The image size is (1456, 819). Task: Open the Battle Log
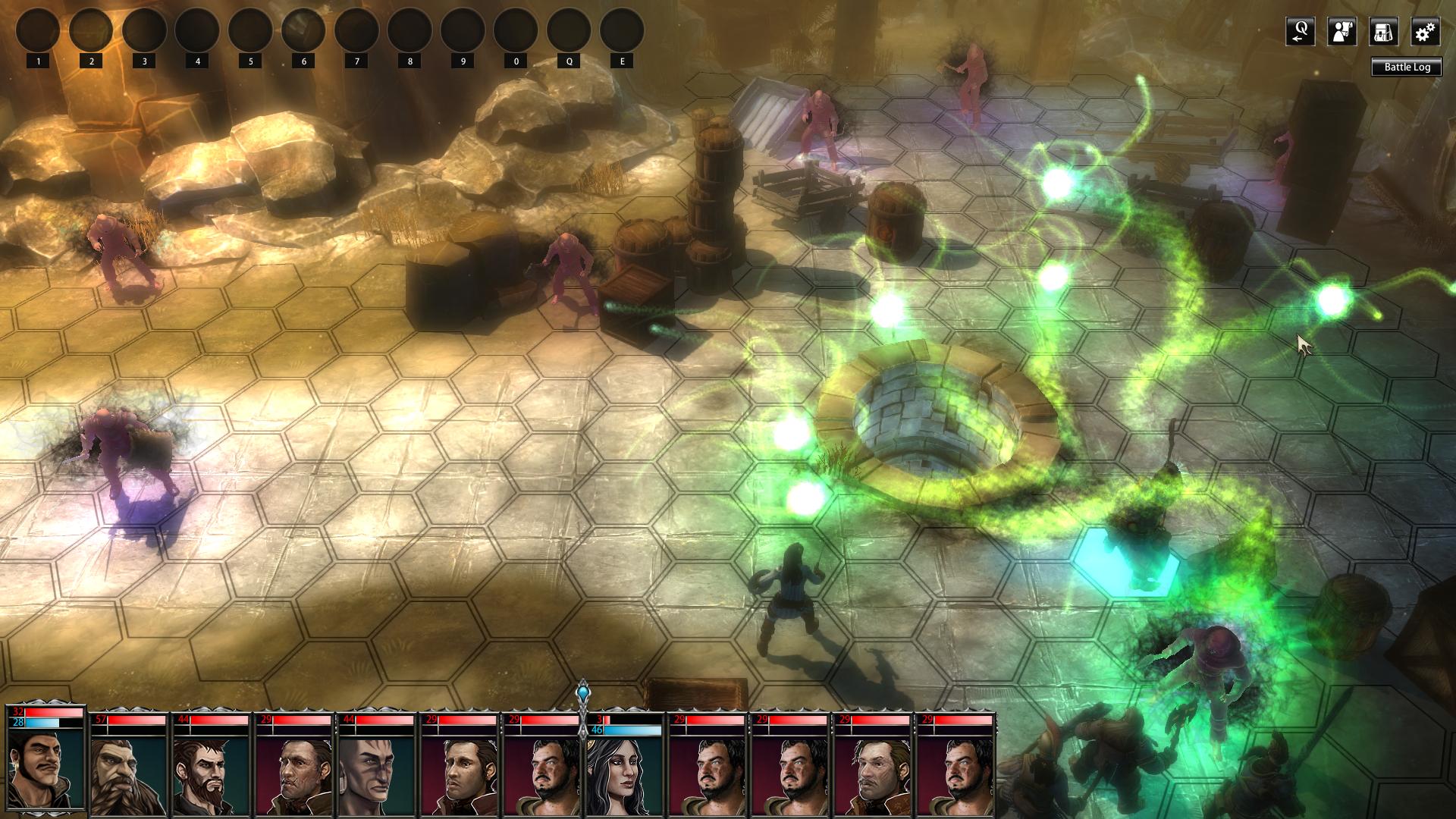click(x=1407, y=67)
